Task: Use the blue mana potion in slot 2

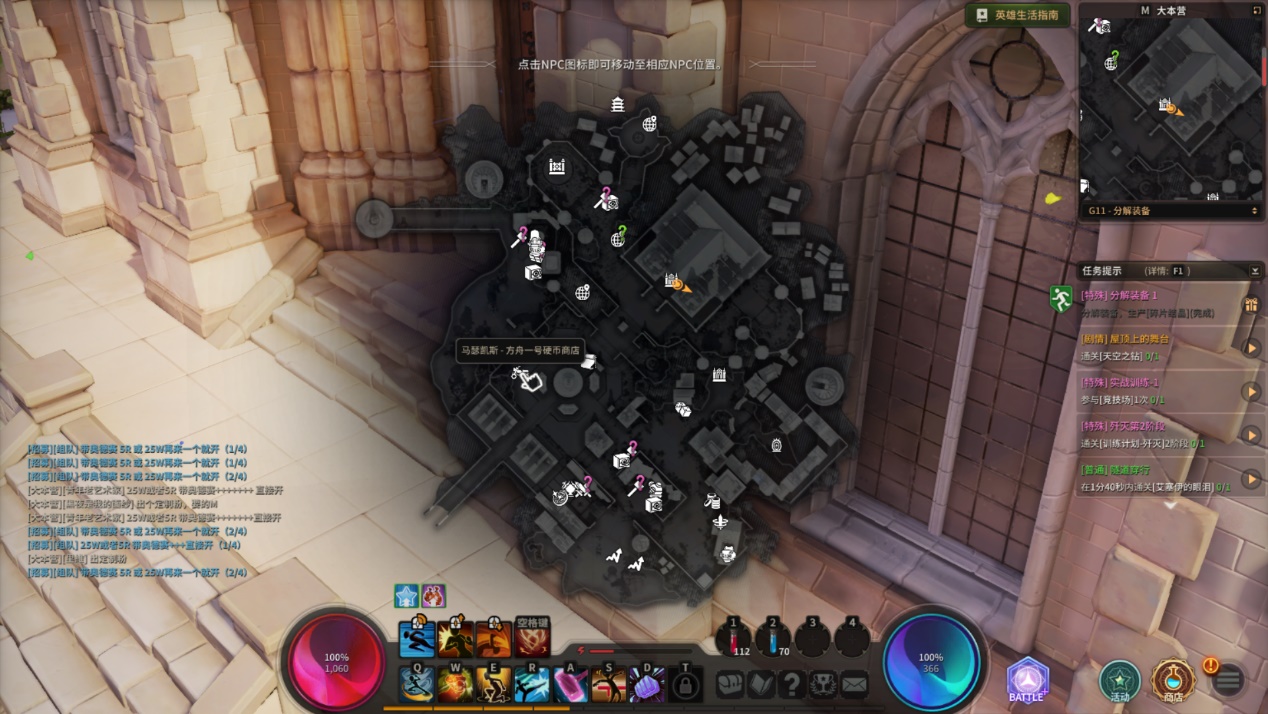Action: click(772, 638)
